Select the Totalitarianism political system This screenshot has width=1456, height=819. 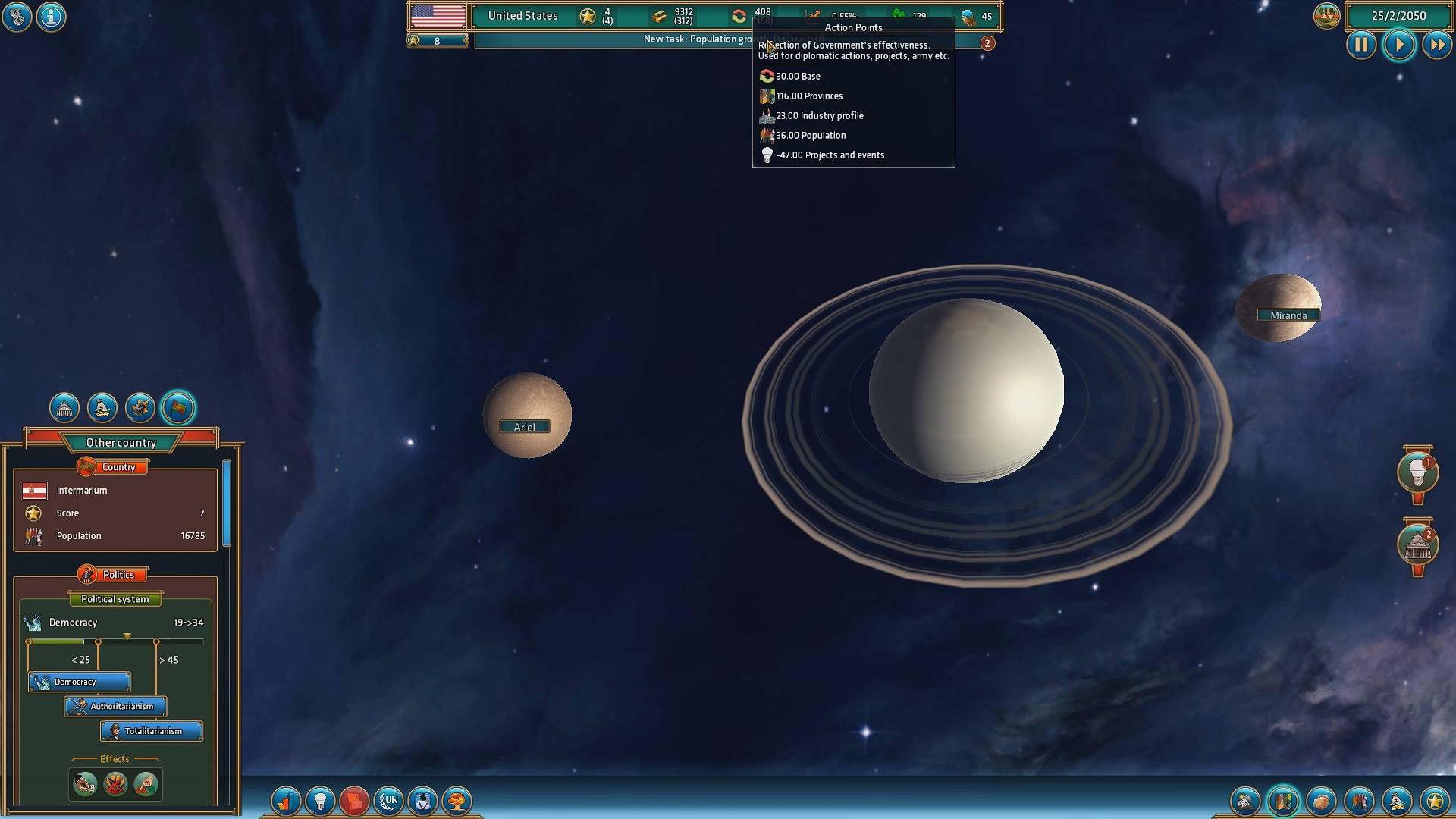tap(152, 731)
